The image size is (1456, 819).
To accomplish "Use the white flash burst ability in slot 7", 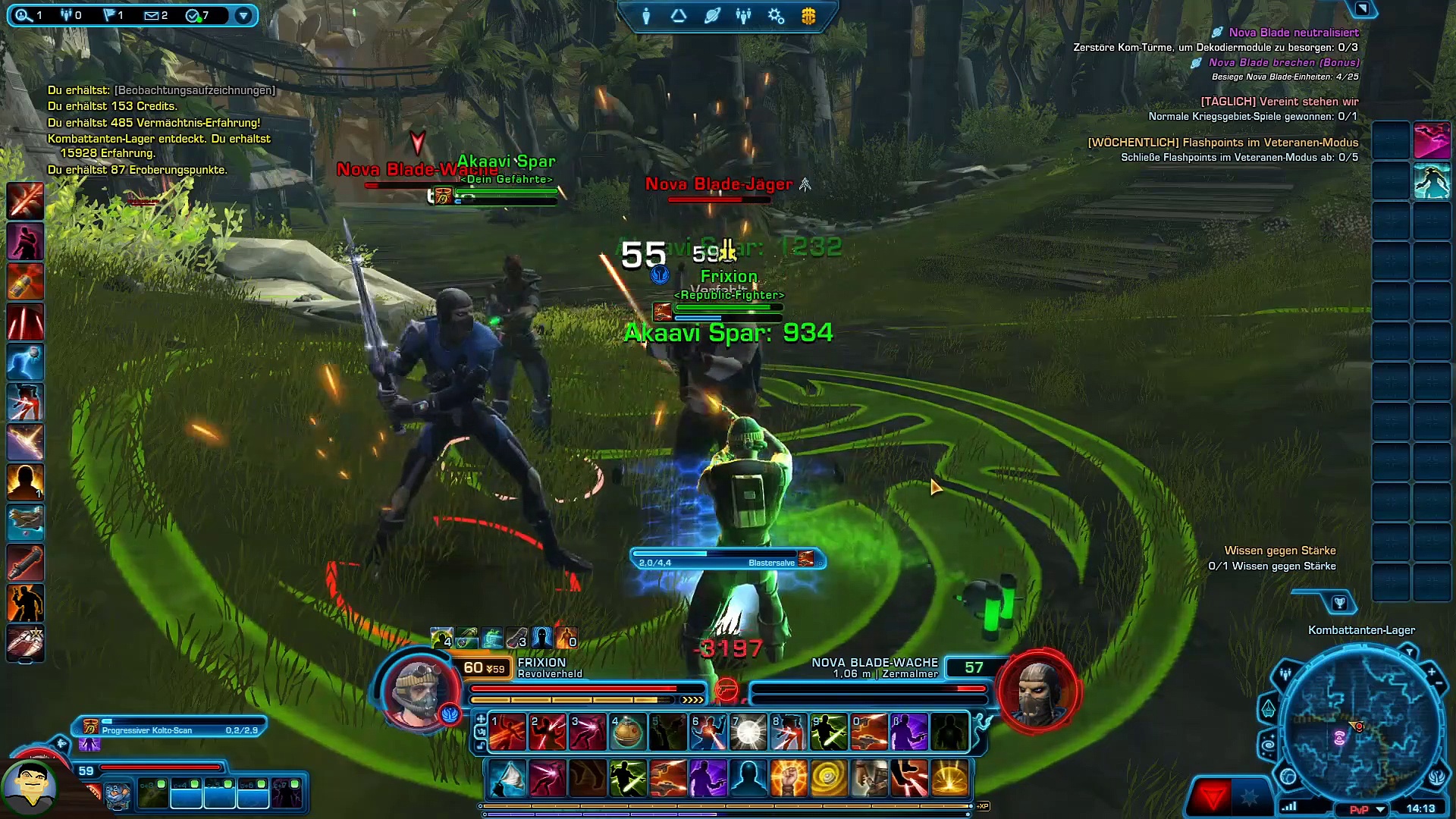I will pos(748,733).
